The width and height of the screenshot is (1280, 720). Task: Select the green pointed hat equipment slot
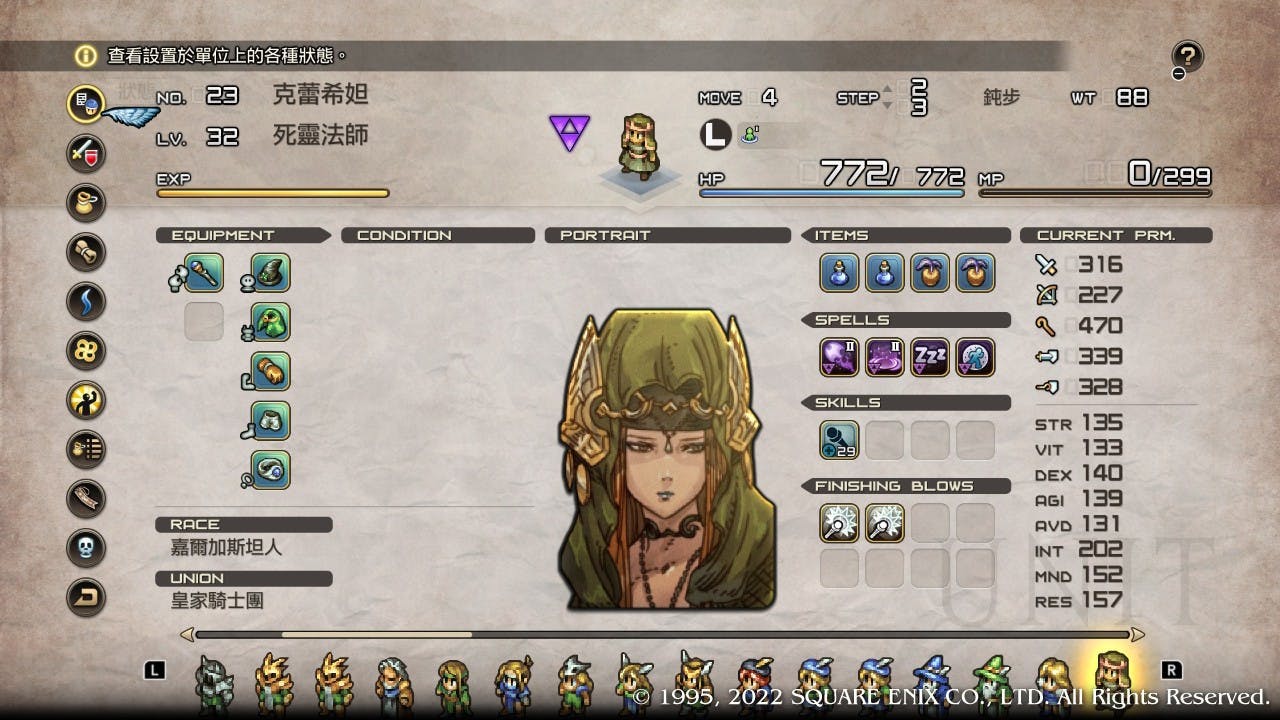pos(270,273)
